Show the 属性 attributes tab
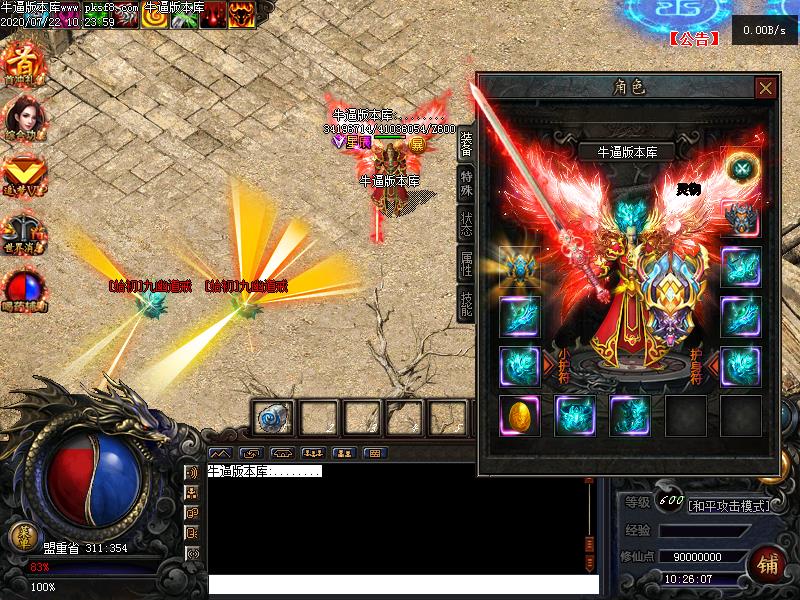The width and height of the screenshot is (800, 600). click(466, 263)
